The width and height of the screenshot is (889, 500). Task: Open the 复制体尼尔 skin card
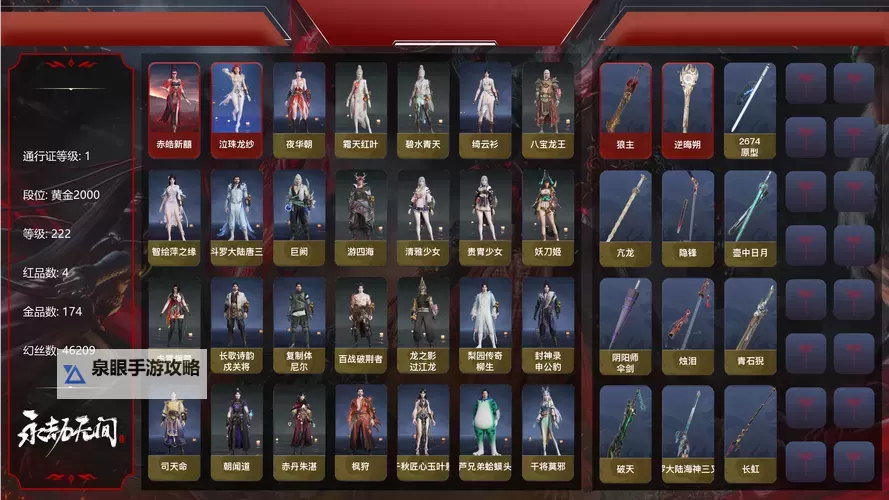[x=298, y=323]
